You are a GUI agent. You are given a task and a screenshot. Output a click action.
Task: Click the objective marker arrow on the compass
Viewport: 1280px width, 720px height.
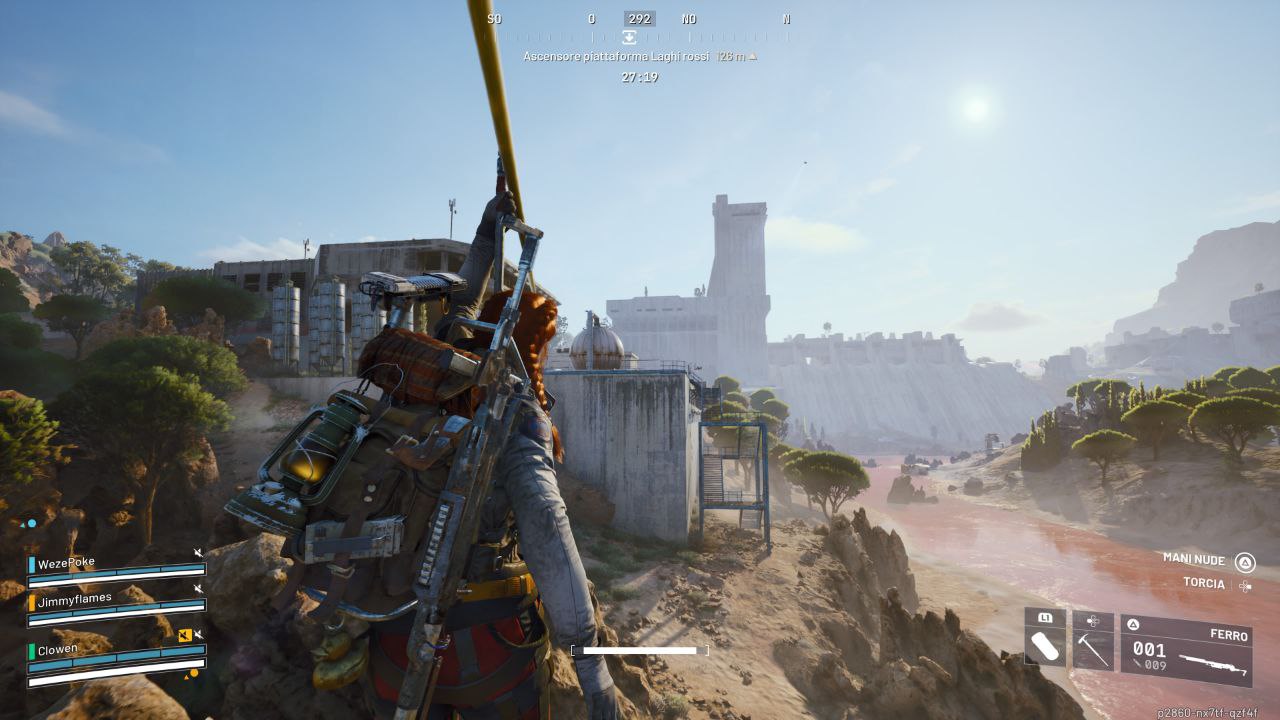(628, 36)
